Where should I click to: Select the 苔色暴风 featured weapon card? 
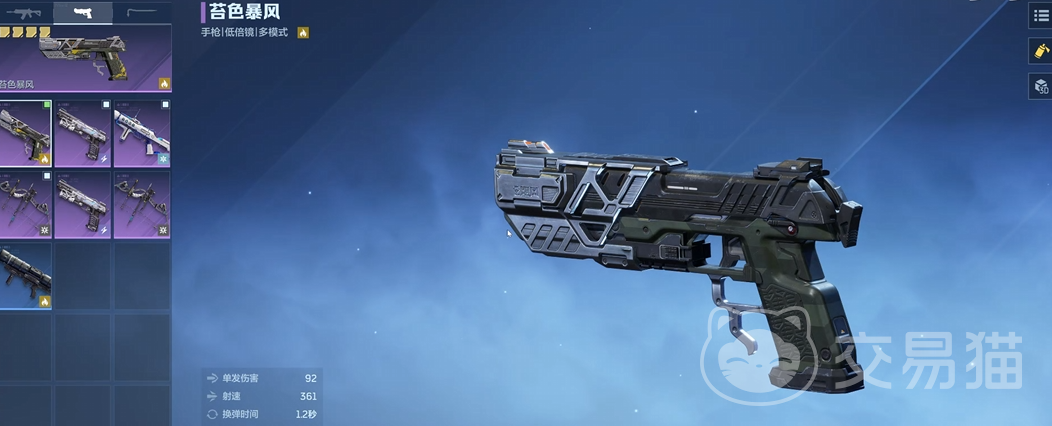point(86,60)
